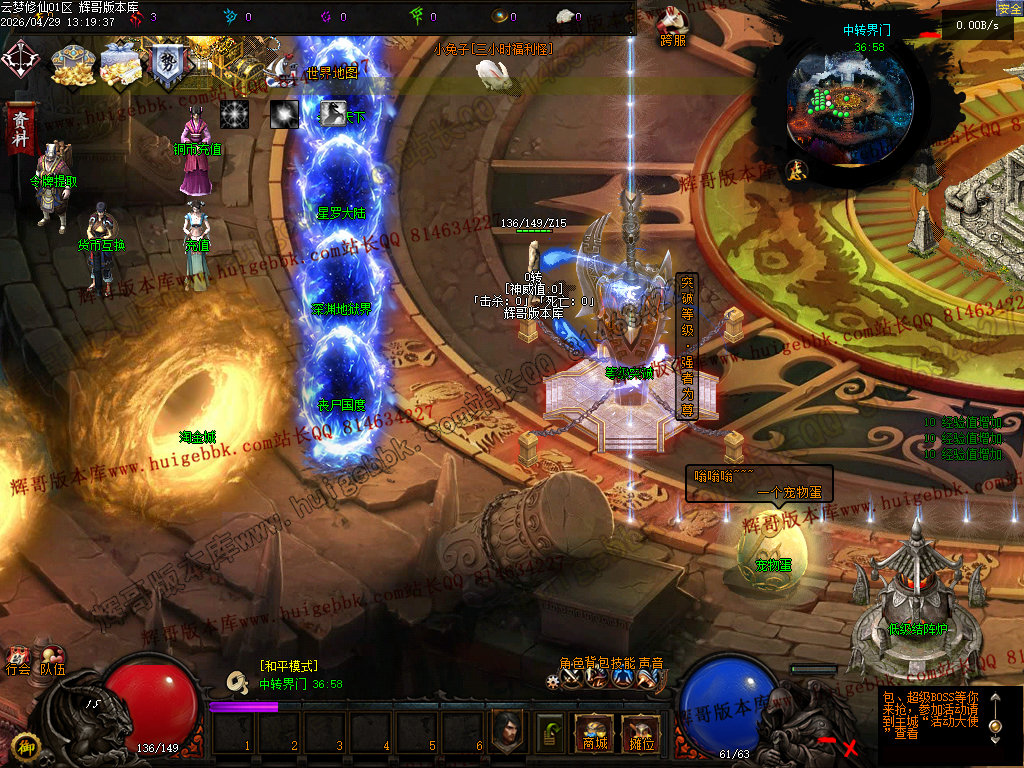The height and width of the screenshot is (768, 1024).
Task: Open the 摊位 stall button
Action: pos(640,733)
